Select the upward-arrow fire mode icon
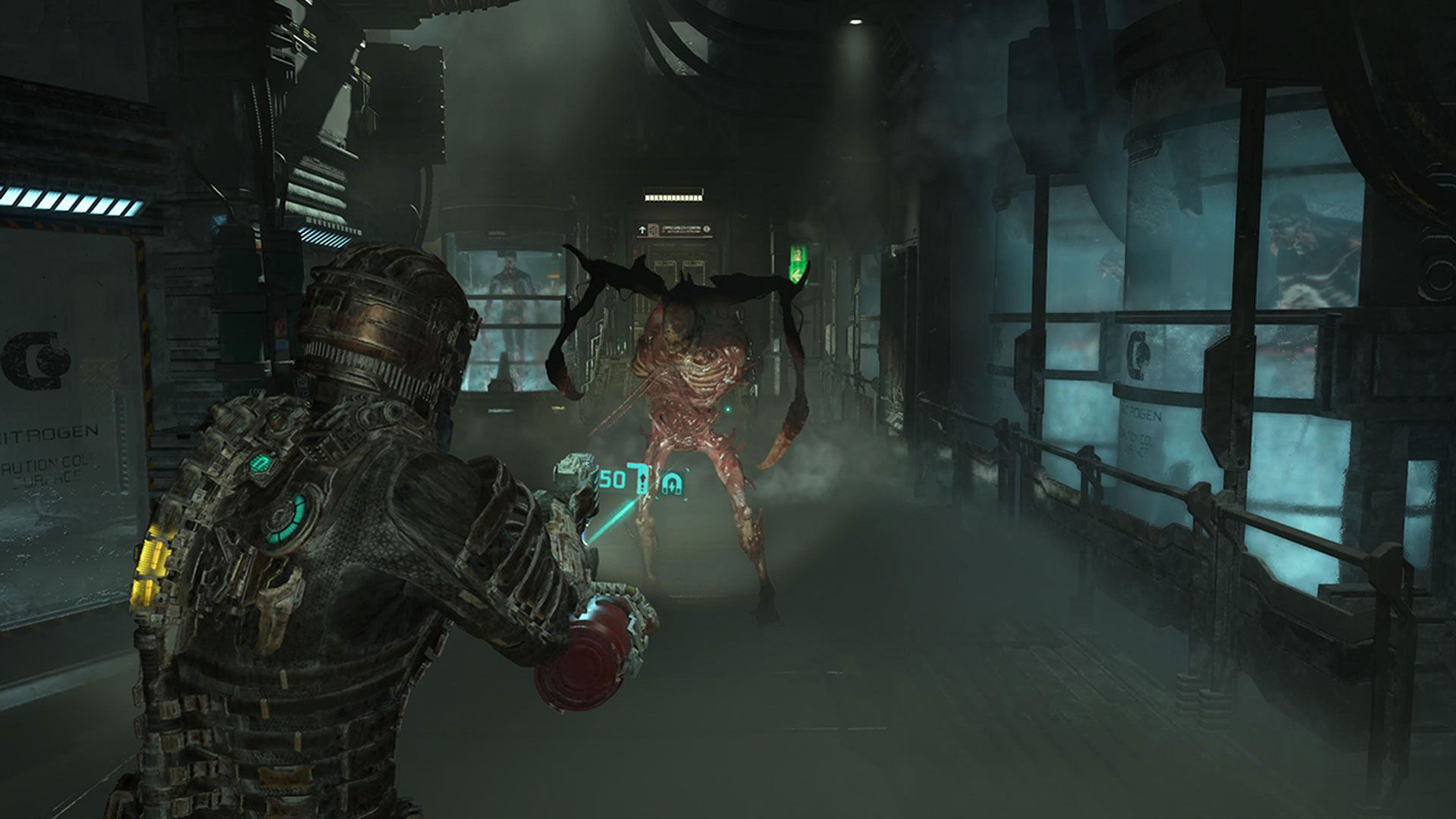This screenshot has width=1456, height=819. click(x=644, y=480)
